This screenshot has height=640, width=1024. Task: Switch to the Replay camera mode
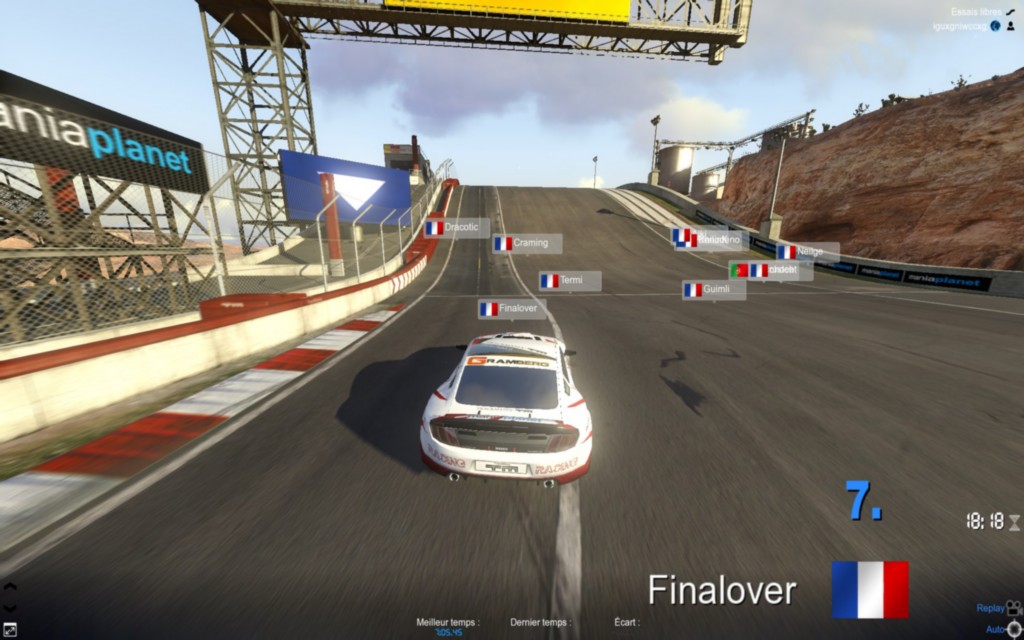click(1013, 607)
